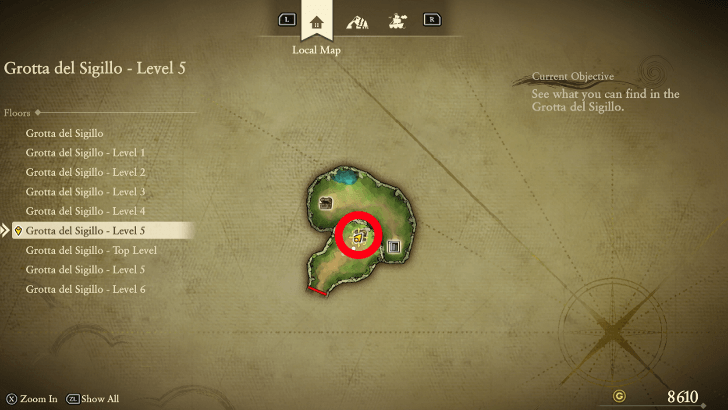Select the doorway marker on the map
Viewport: 728px width, 410px height.
tap(393, 246)
